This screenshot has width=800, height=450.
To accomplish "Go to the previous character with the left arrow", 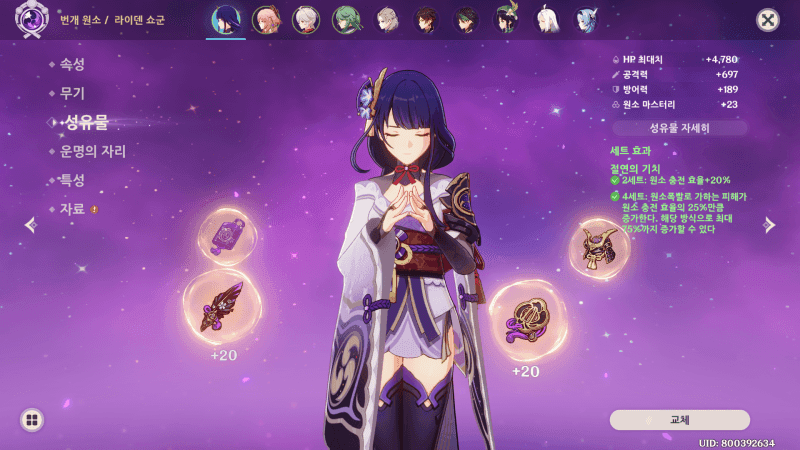I will [x=30, y=225].
